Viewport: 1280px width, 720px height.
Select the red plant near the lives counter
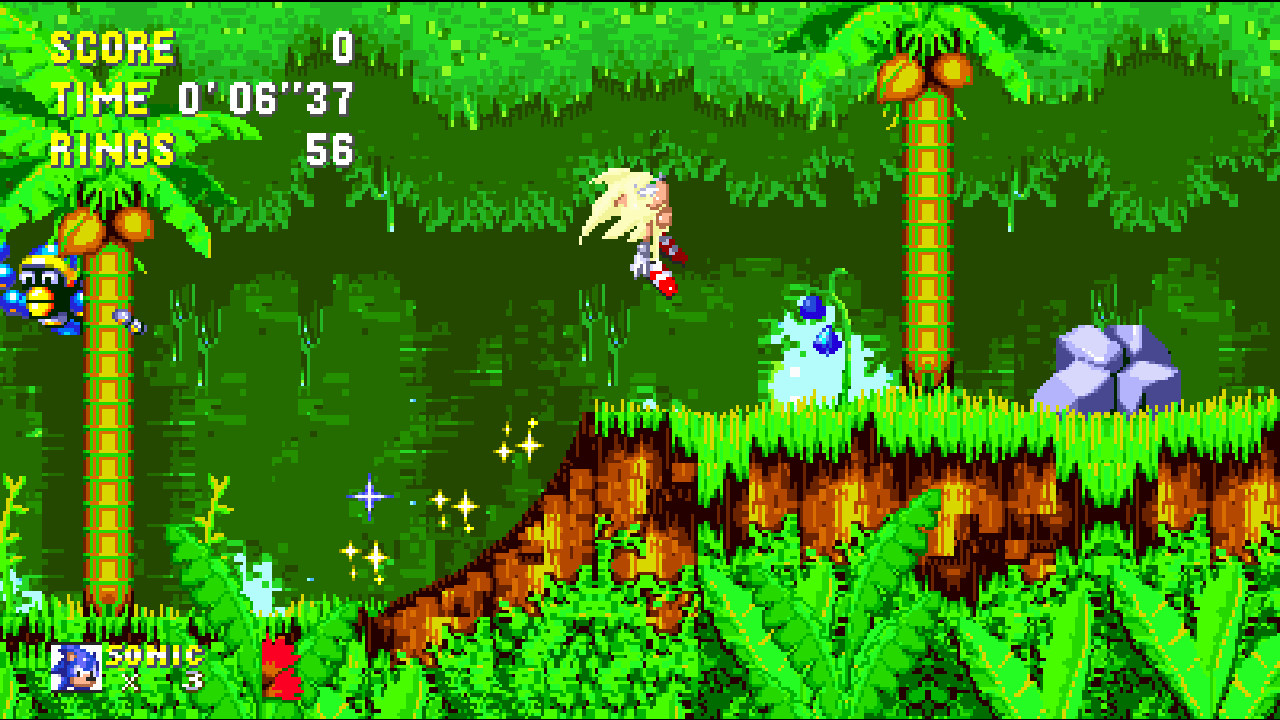coord(280,665)
